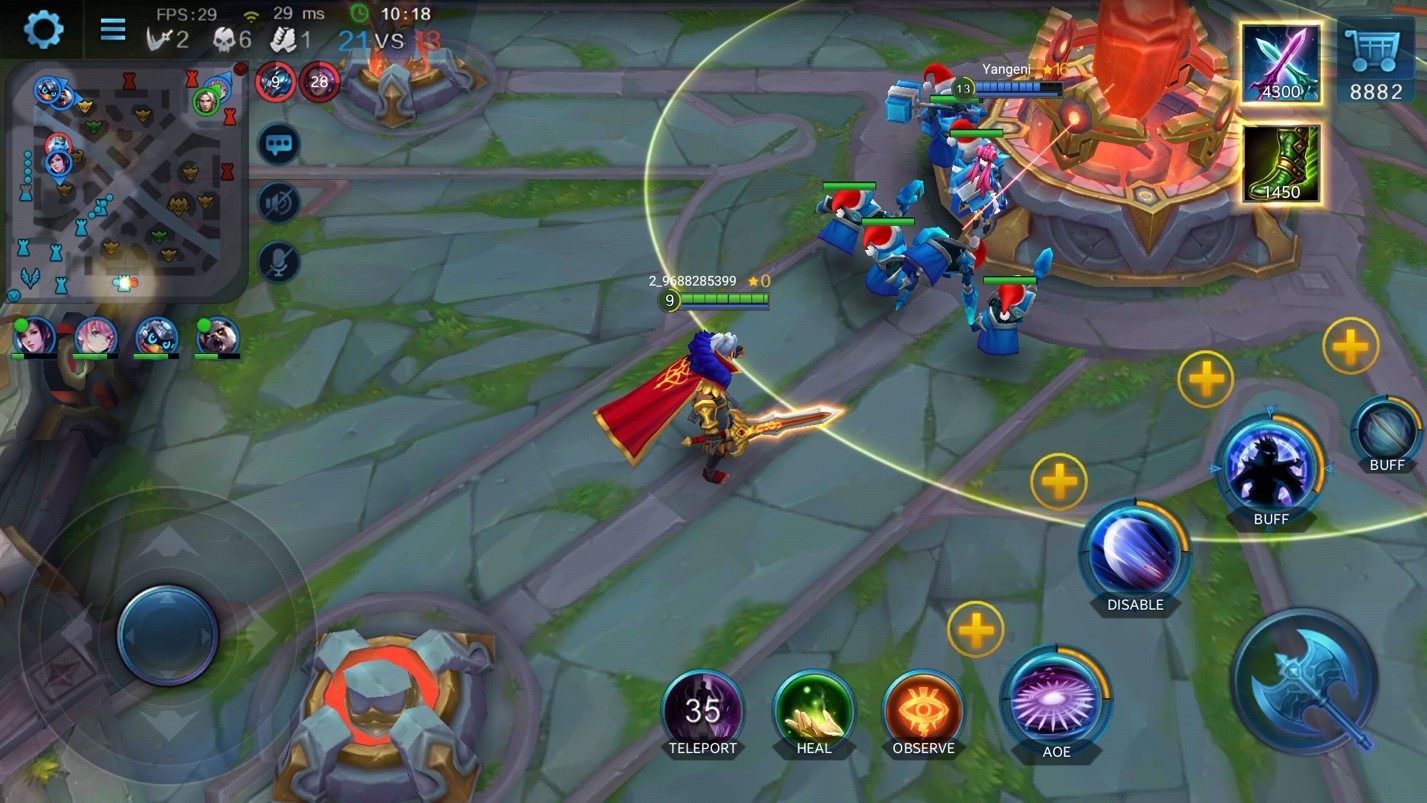Upgrade the Disable skill with its plus button
The width and height of the screenshot is (1427, 803).
click(x=1059, y=481)
